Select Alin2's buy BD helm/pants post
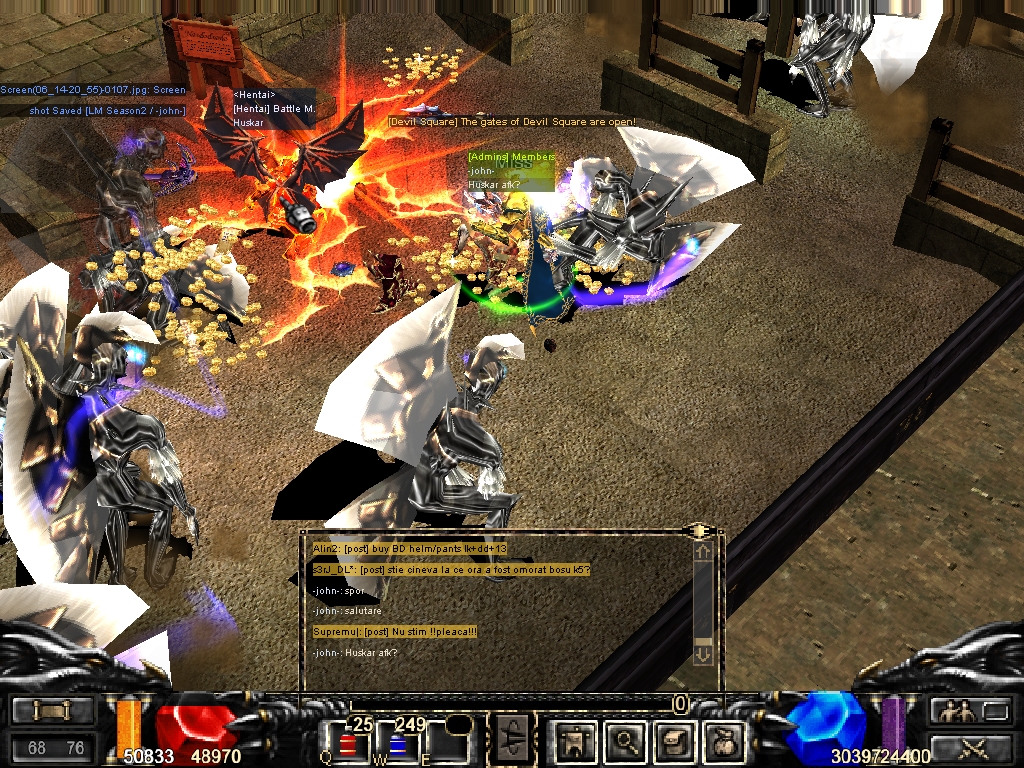 tap(410, 549)
